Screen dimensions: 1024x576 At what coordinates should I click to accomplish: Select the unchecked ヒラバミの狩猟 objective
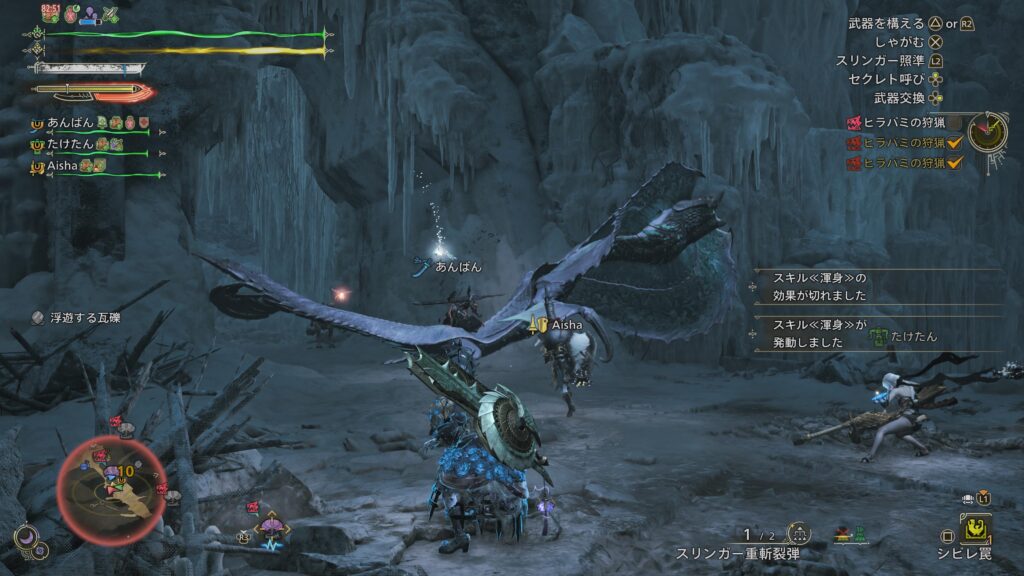[x=898, y=124]
